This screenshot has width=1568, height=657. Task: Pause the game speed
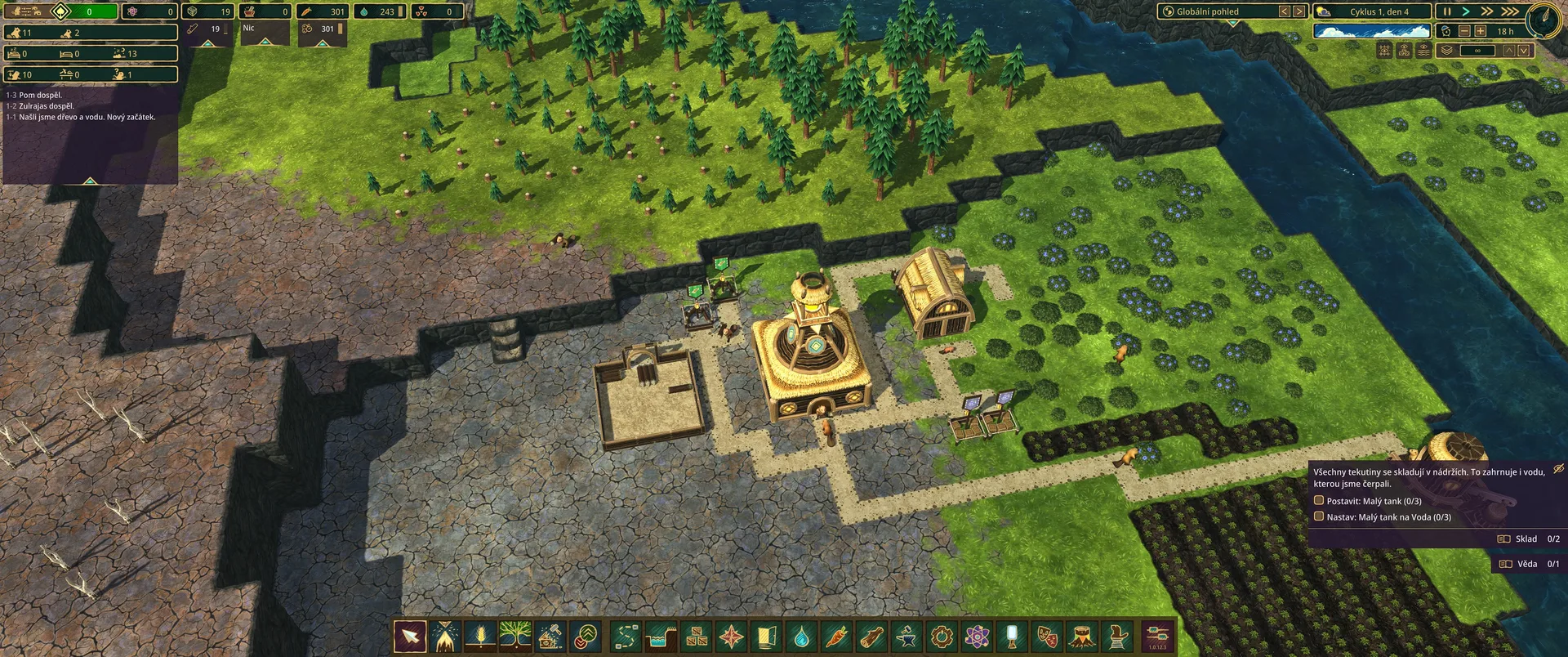(x=1447, y=11)
